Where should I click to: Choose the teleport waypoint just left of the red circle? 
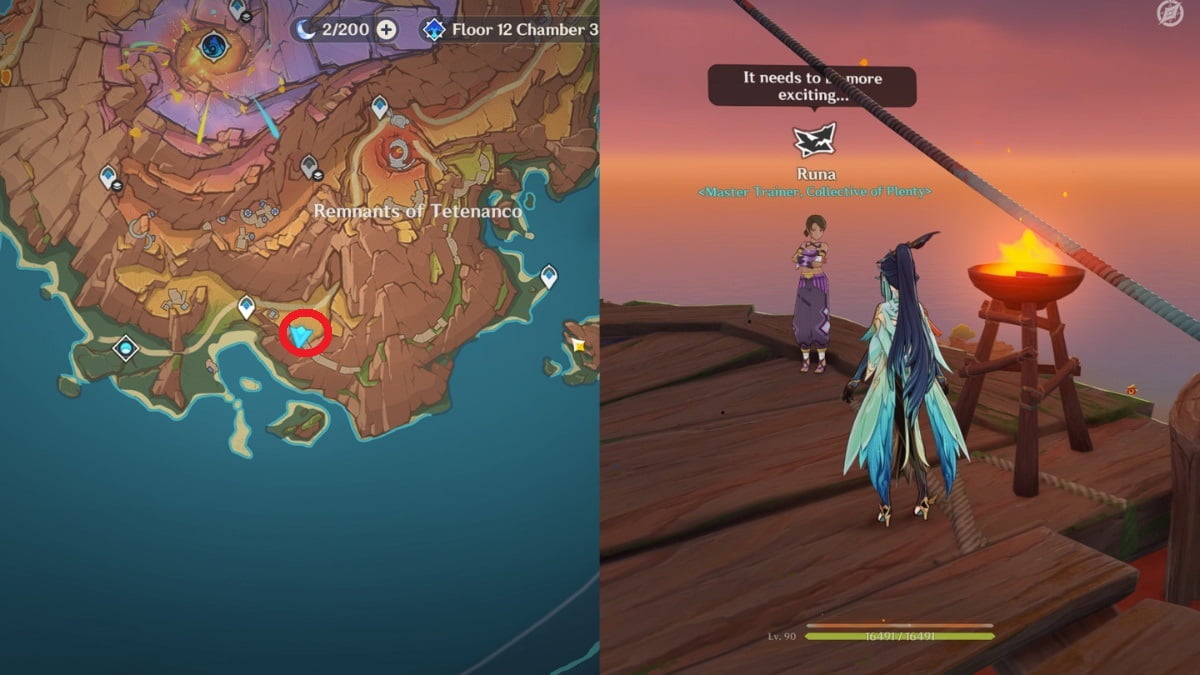tap(246, 307)
